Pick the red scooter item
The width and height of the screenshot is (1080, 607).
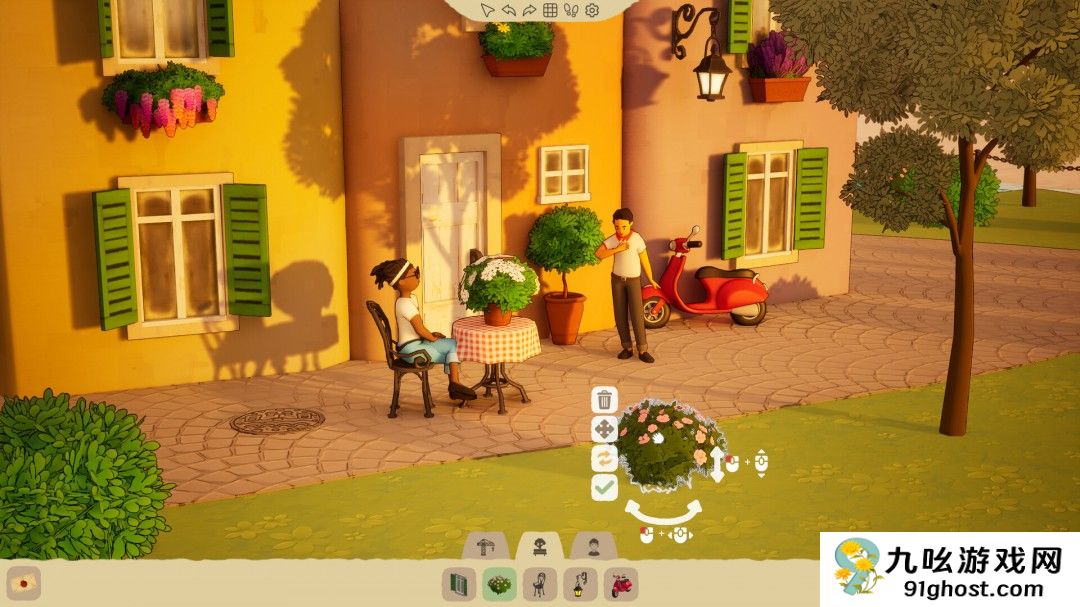coord(621,583)
